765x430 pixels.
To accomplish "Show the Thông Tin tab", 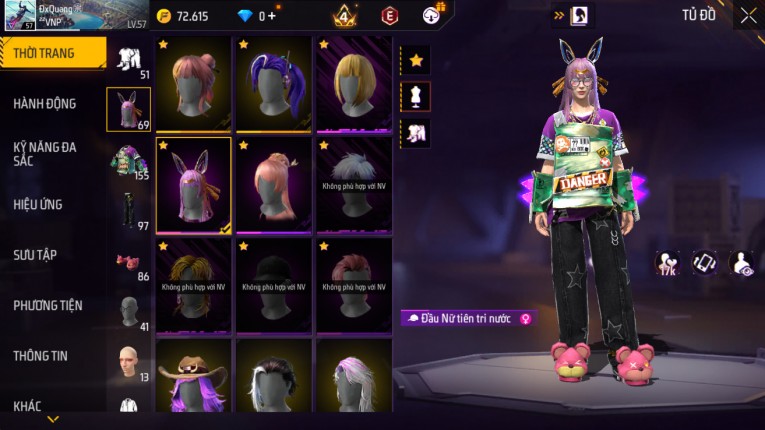I will pos(39,355).
